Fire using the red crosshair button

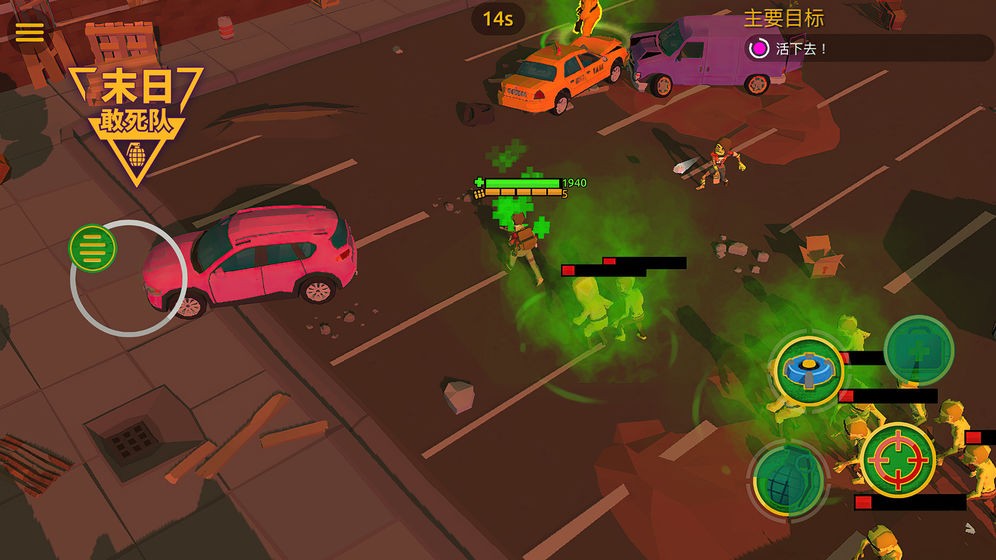[897, 459]
